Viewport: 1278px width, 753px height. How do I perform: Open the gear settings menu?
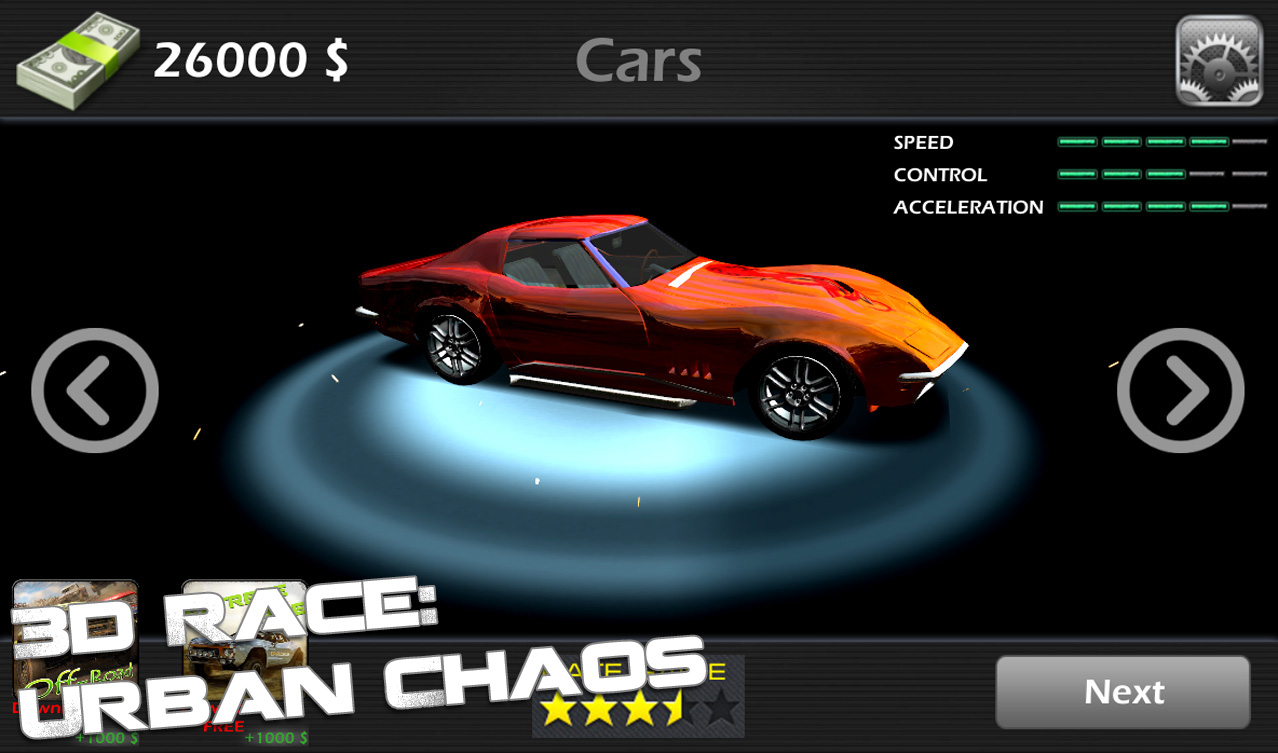[x=1219, y=60]
